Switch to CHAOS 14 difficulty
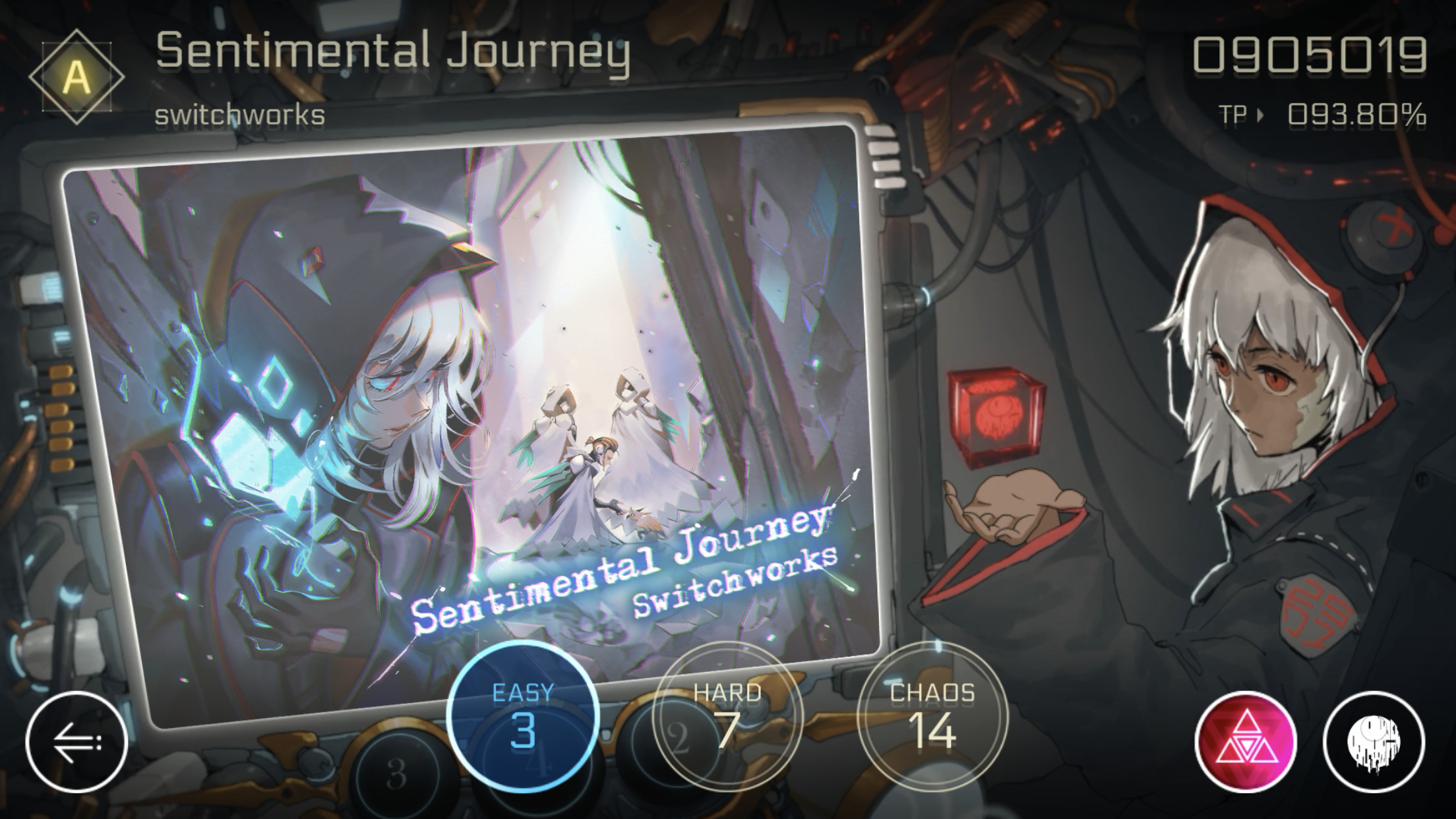The image size is (1456, 819). pyautogui.click(x=932, y=719)
